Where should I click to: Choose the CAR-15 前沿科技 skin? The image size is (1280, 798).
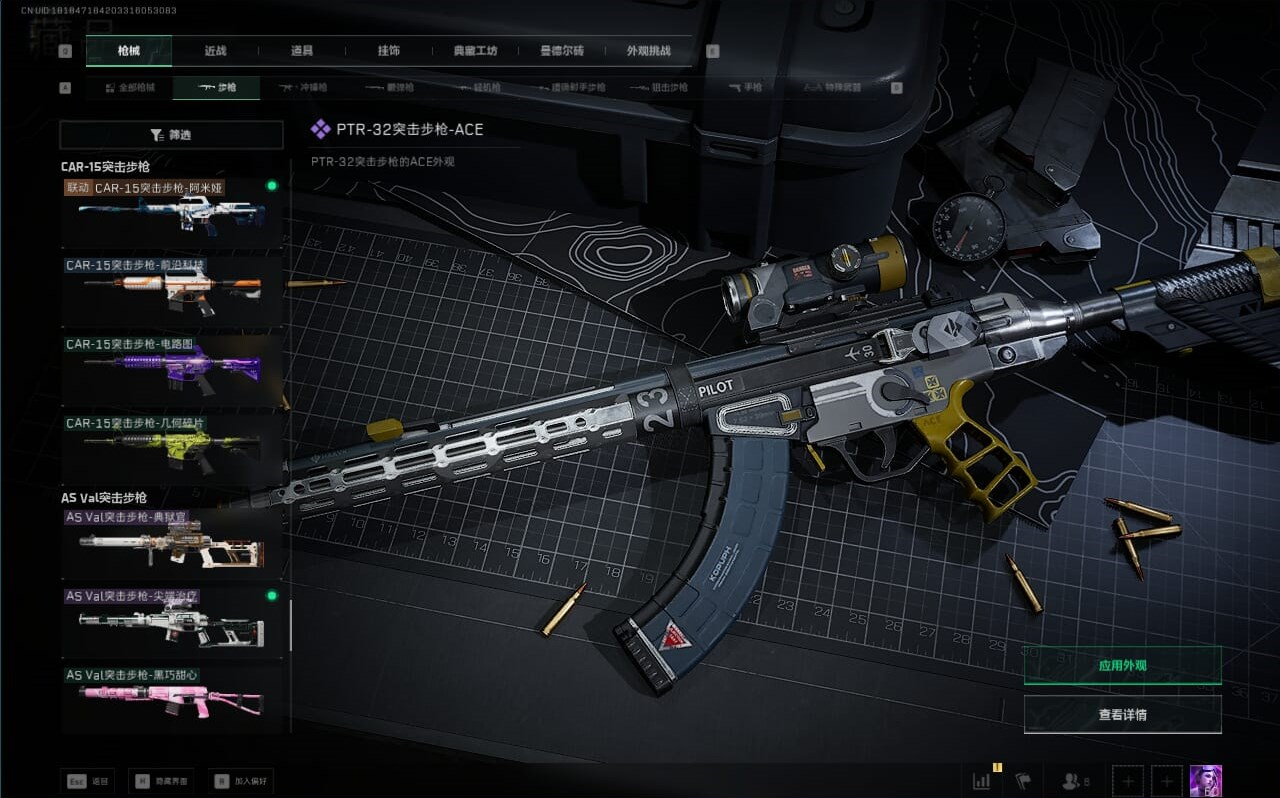click(172, 291)
